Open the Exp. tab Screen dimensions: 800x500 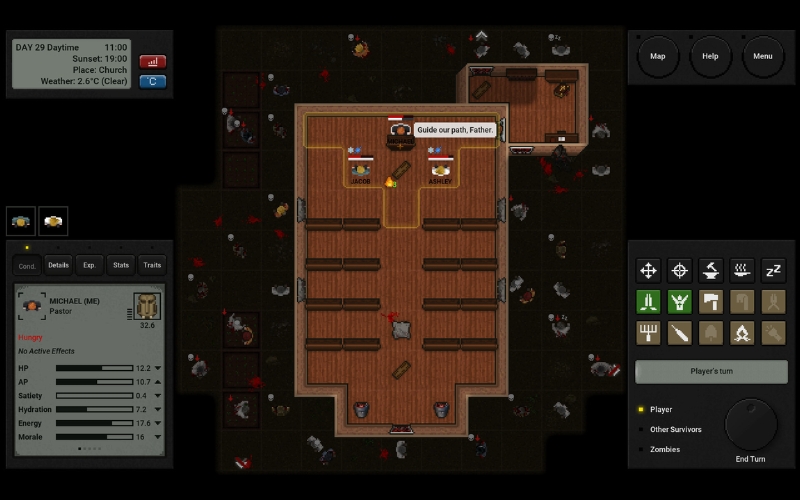click(x=89, y=265)
